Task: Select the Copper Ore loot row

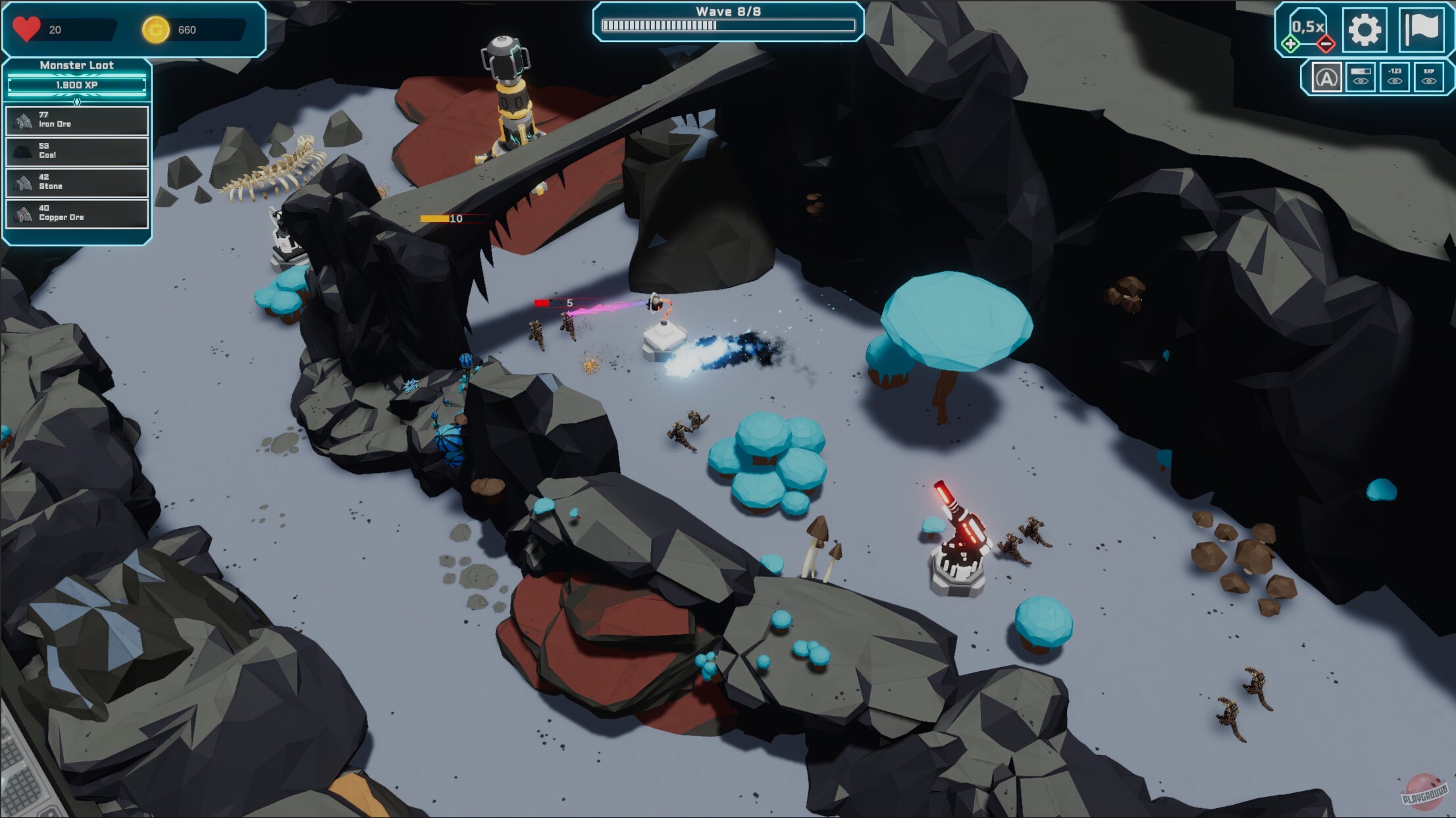Action: (77, 213)
